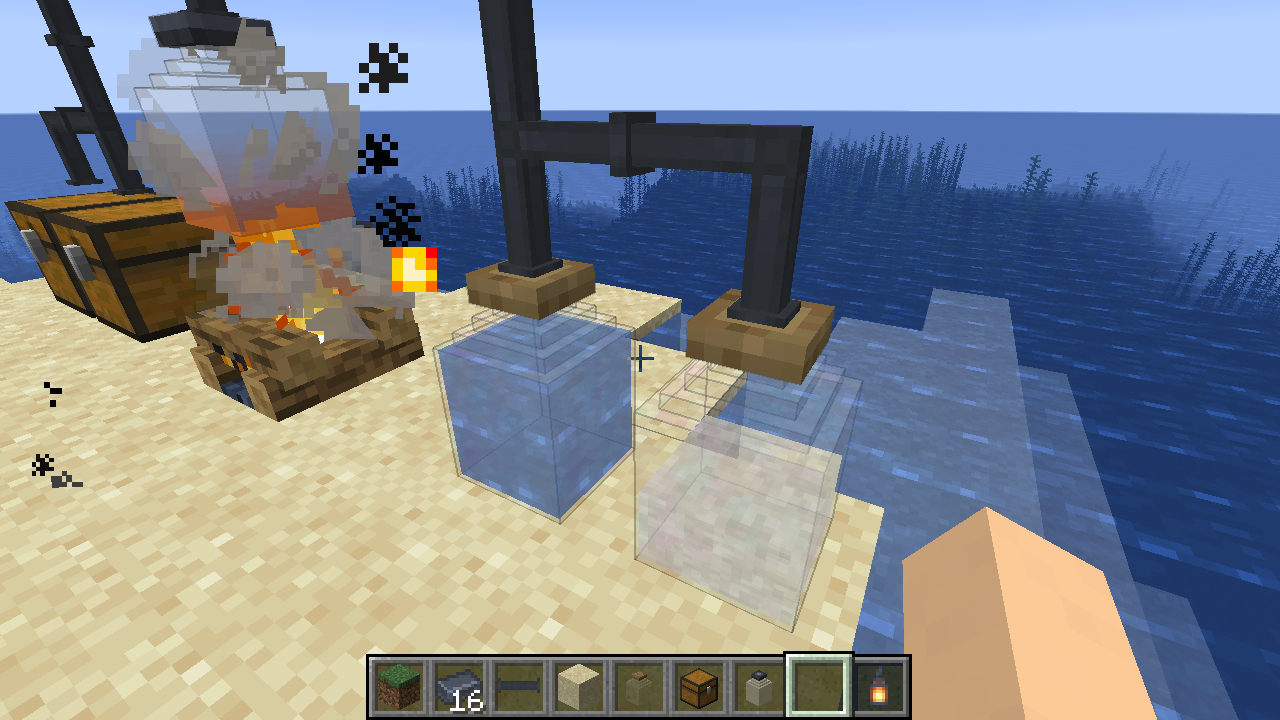Select the iron ingot stack of 16
Image resolution: width=1280 pixels, height=720 pixels.
(x=459, y=687)
